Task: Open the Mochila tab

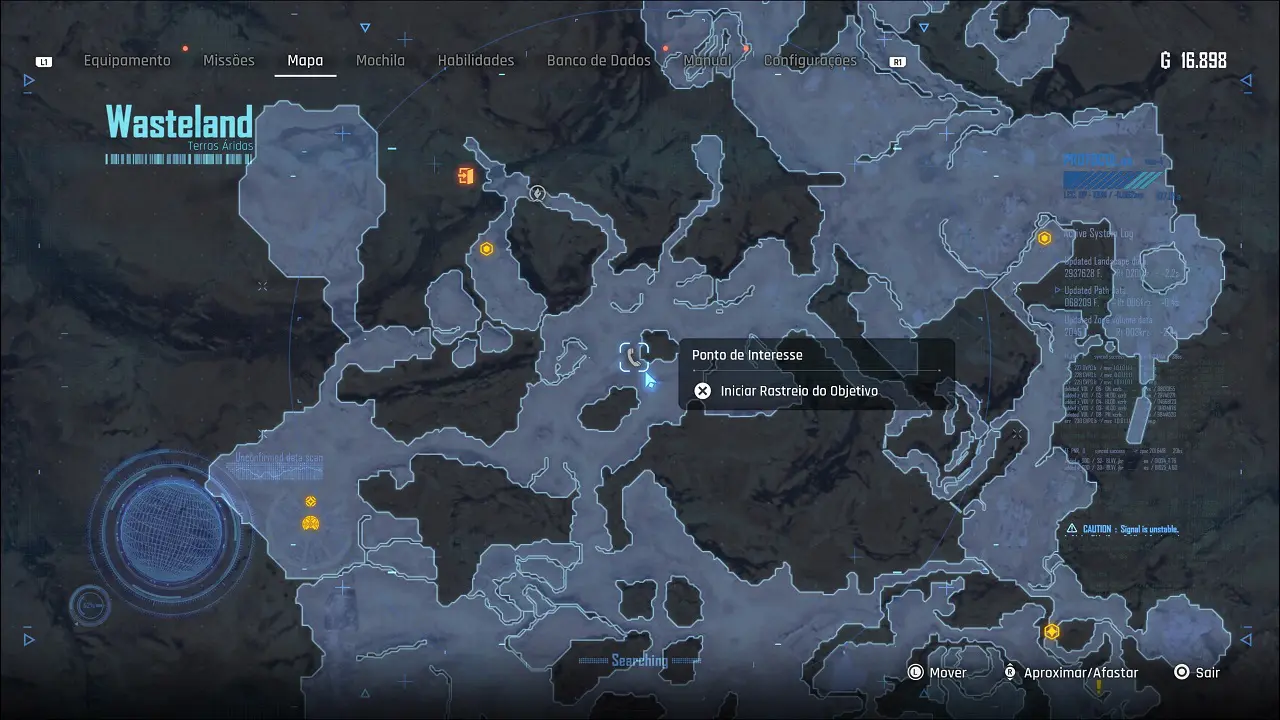Action: click(381, 60)
